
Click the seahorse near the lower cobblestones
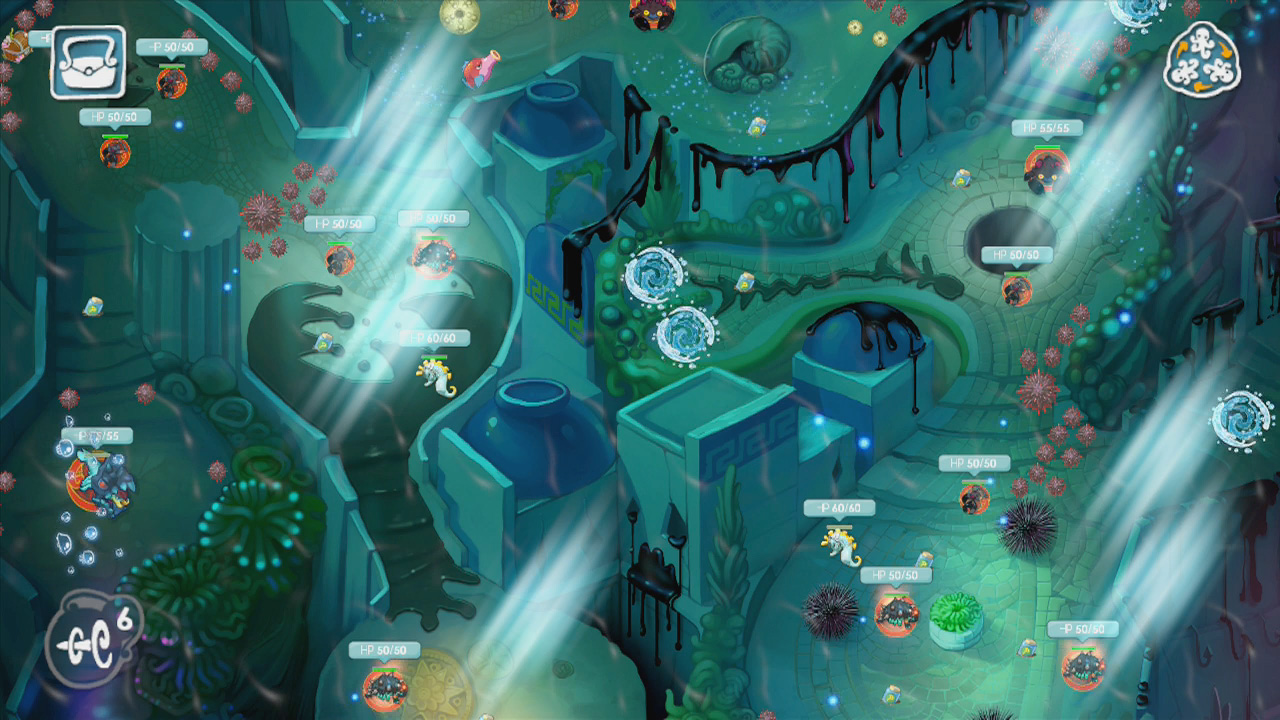click(x=840, y=545)
